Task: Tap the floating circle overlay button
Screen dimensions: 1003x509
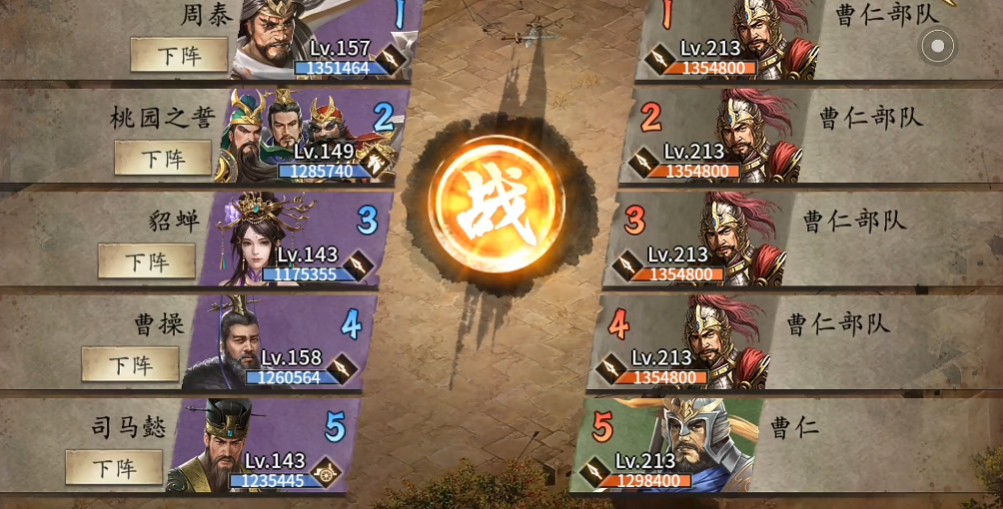Action: [x=937, y=45]
